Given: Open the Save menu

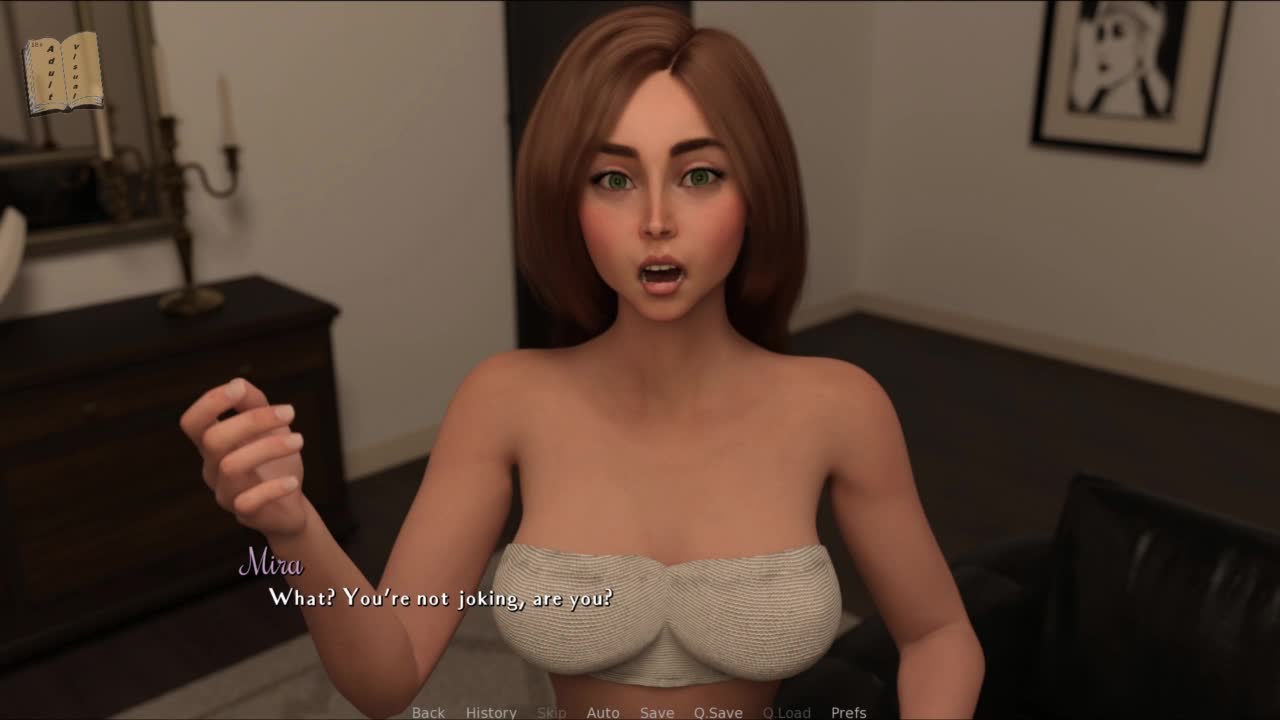Looking at the screenshot, I should click(x=657, y=712).
